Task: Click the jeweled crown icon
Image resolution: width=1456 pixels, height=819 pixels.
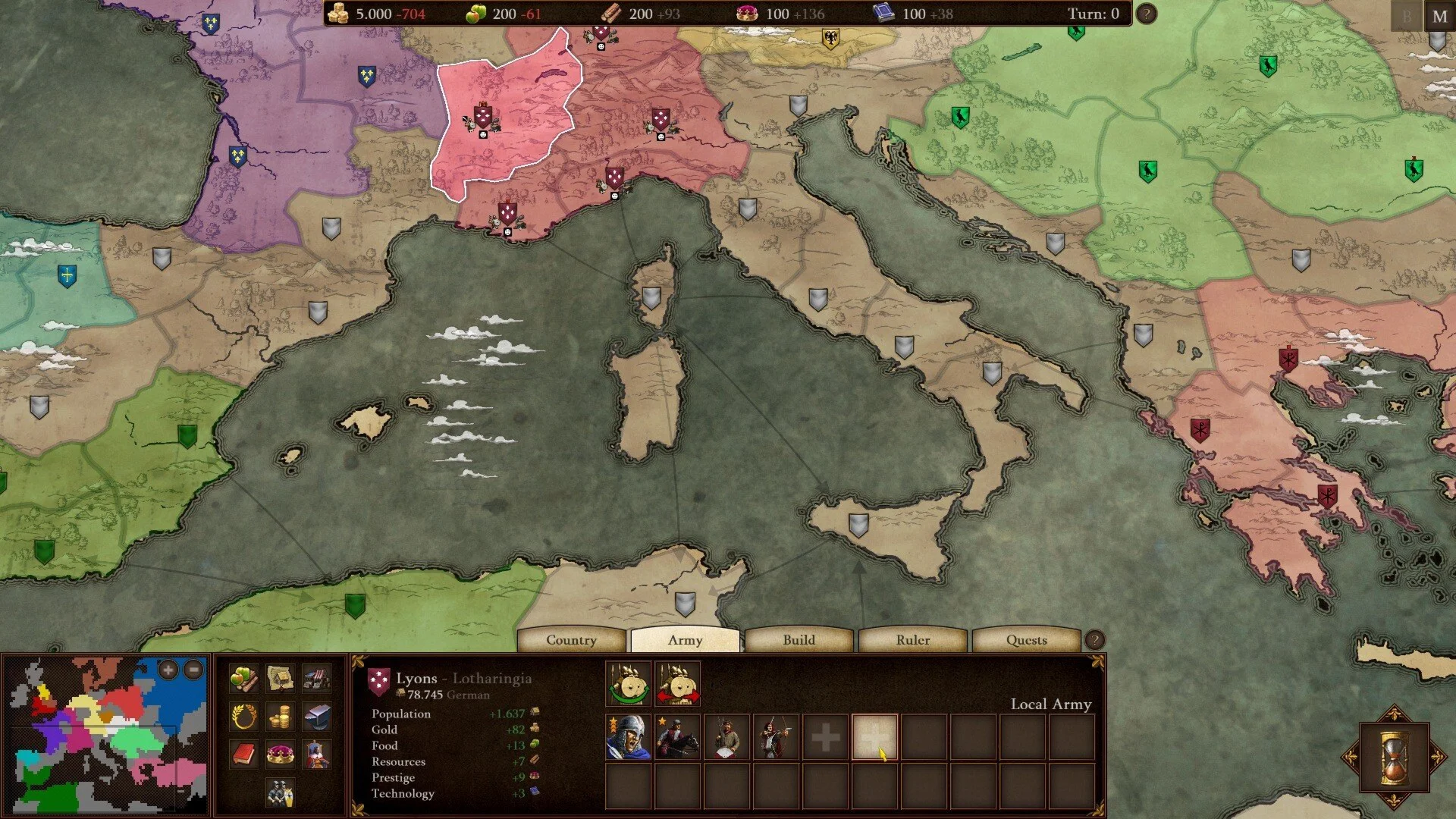Action: point(280,755)
